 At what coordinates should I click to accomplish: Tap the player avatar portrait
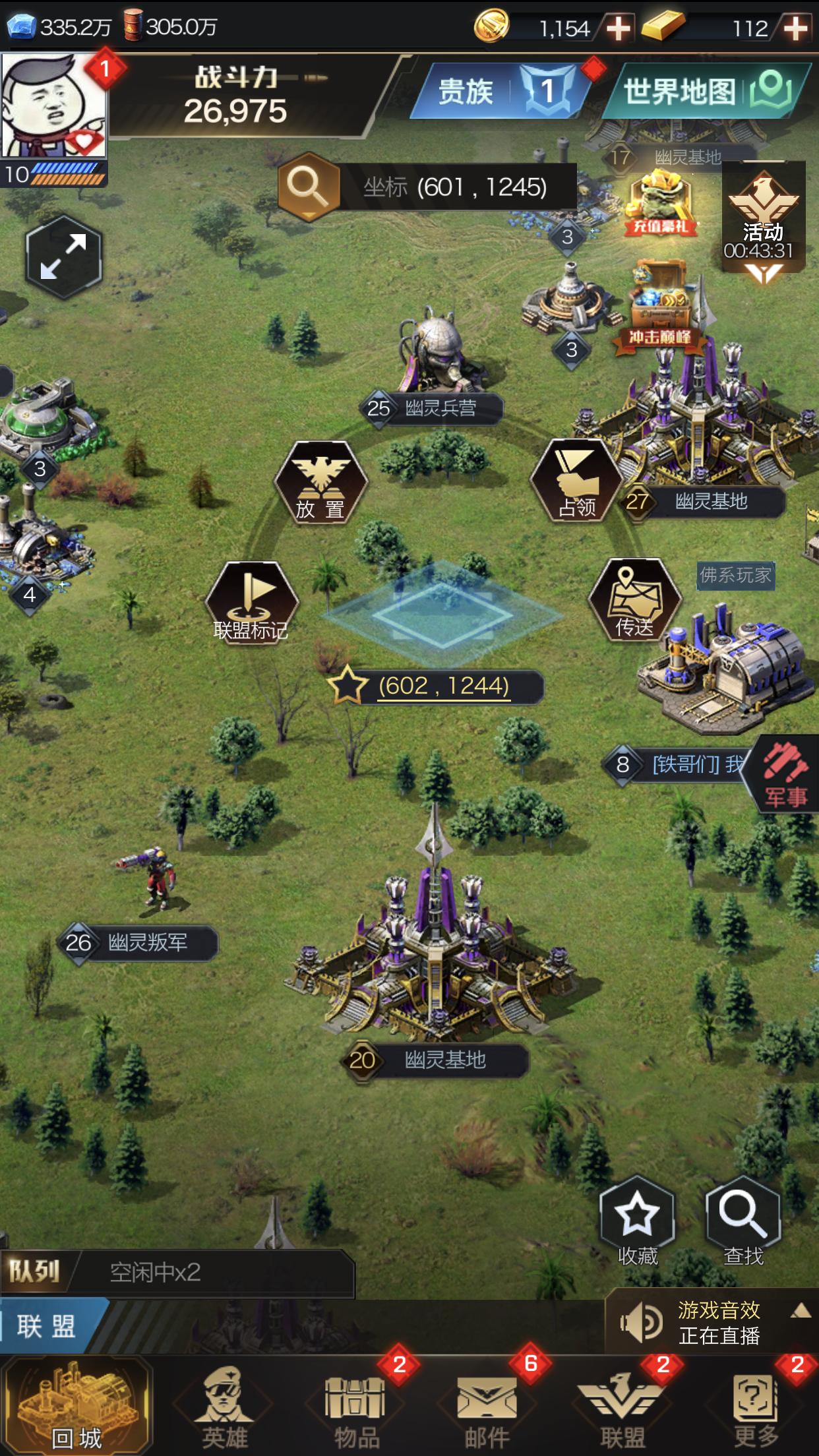54,106
